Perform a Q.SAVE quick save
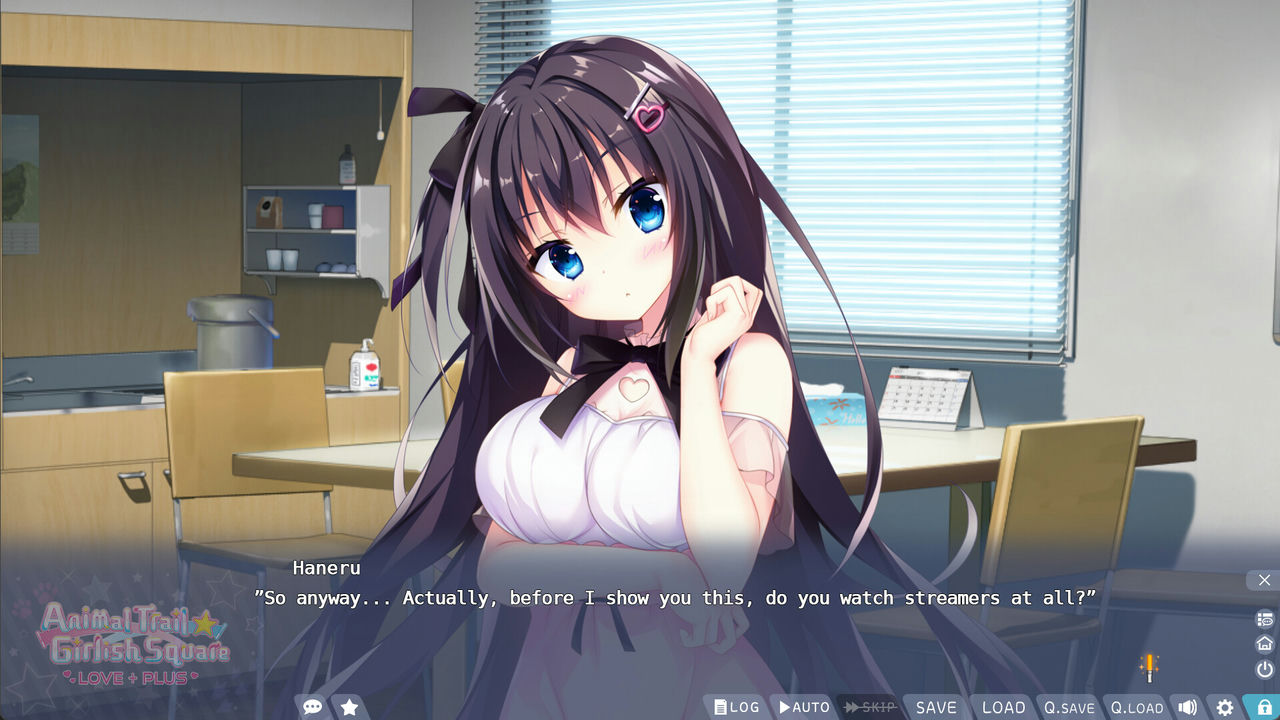The height and width of the screenshot is (720, 1280). tap(1069, 707)
